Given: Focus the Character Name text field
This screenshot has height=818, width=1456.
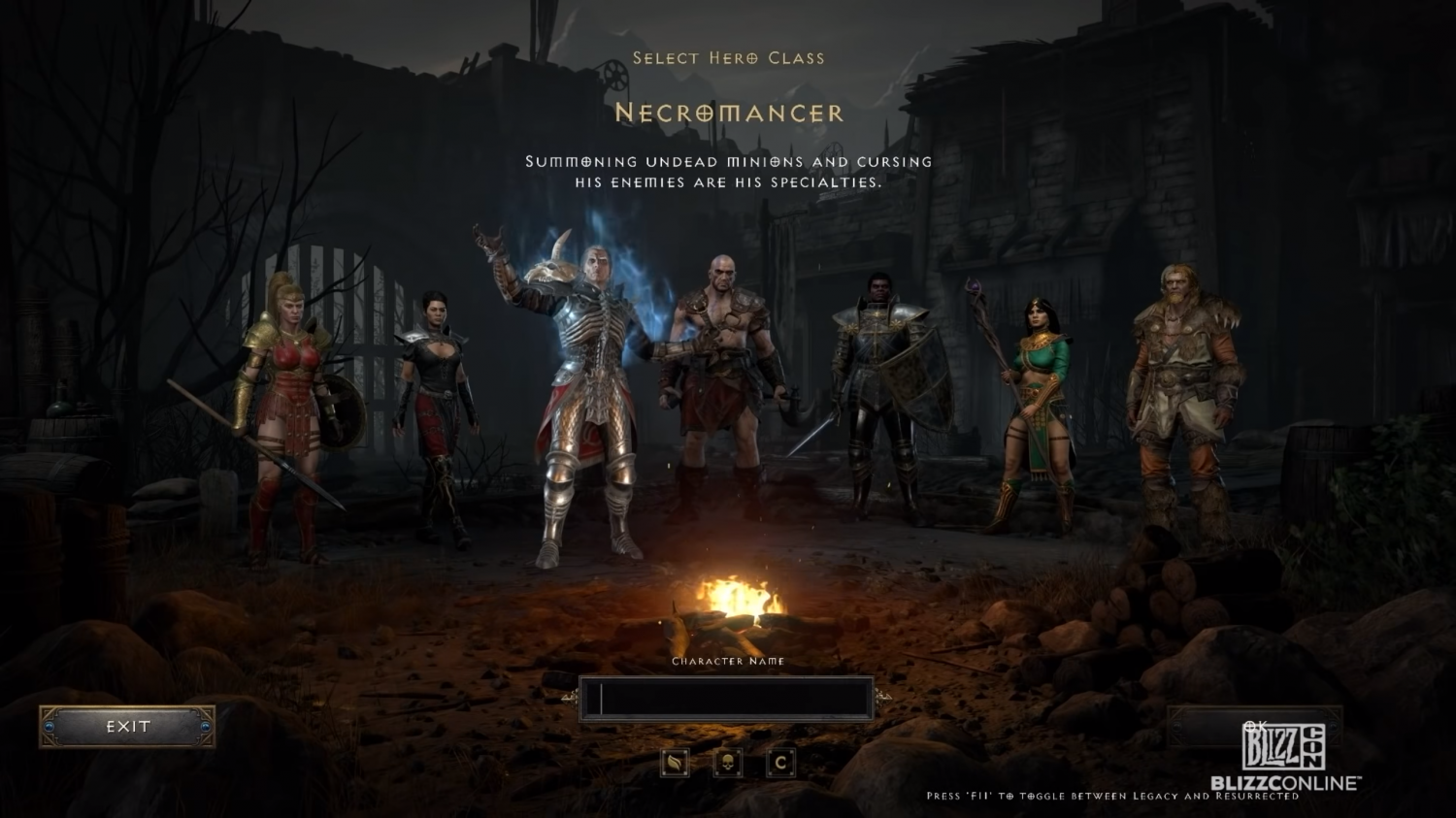Looking at the screenshot, I should click(x=727, y=699).
